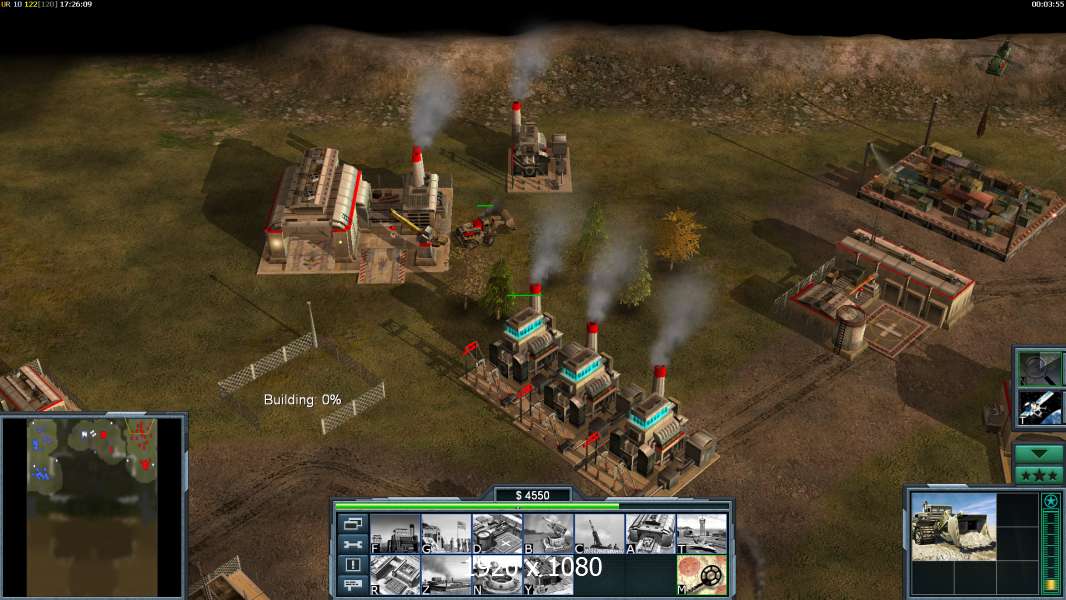Activate the satellite support power
The image size is (1066, 600).
click(x=1039, y=406)
